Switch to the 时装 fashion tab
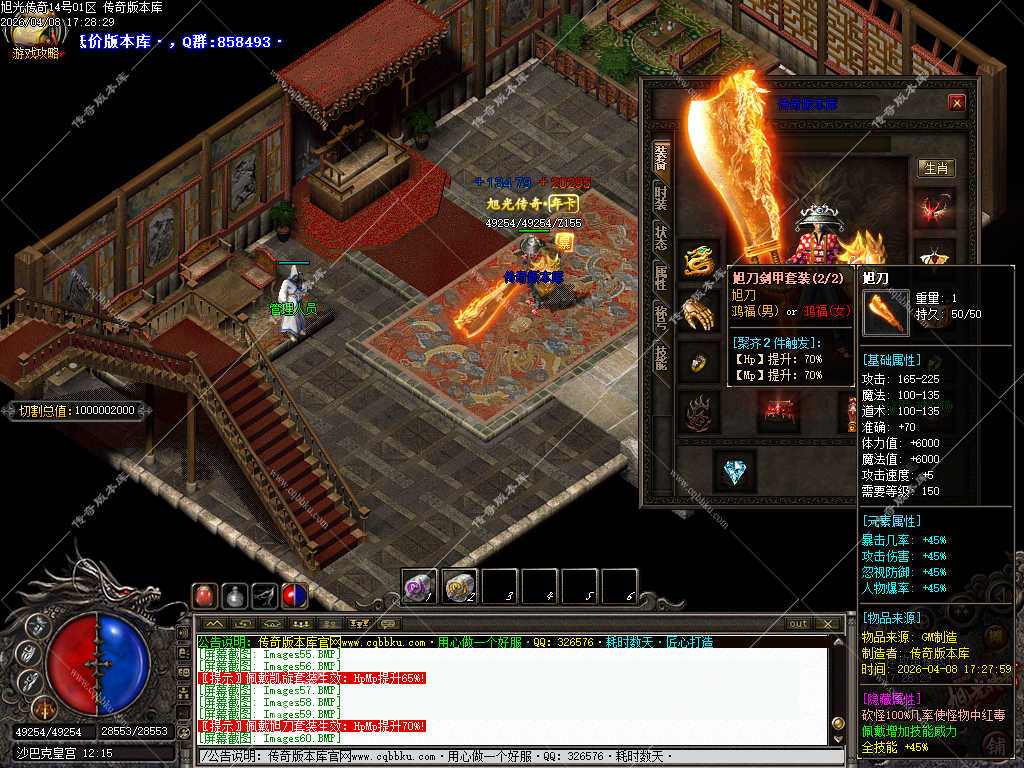 click(x=661, y=194)
